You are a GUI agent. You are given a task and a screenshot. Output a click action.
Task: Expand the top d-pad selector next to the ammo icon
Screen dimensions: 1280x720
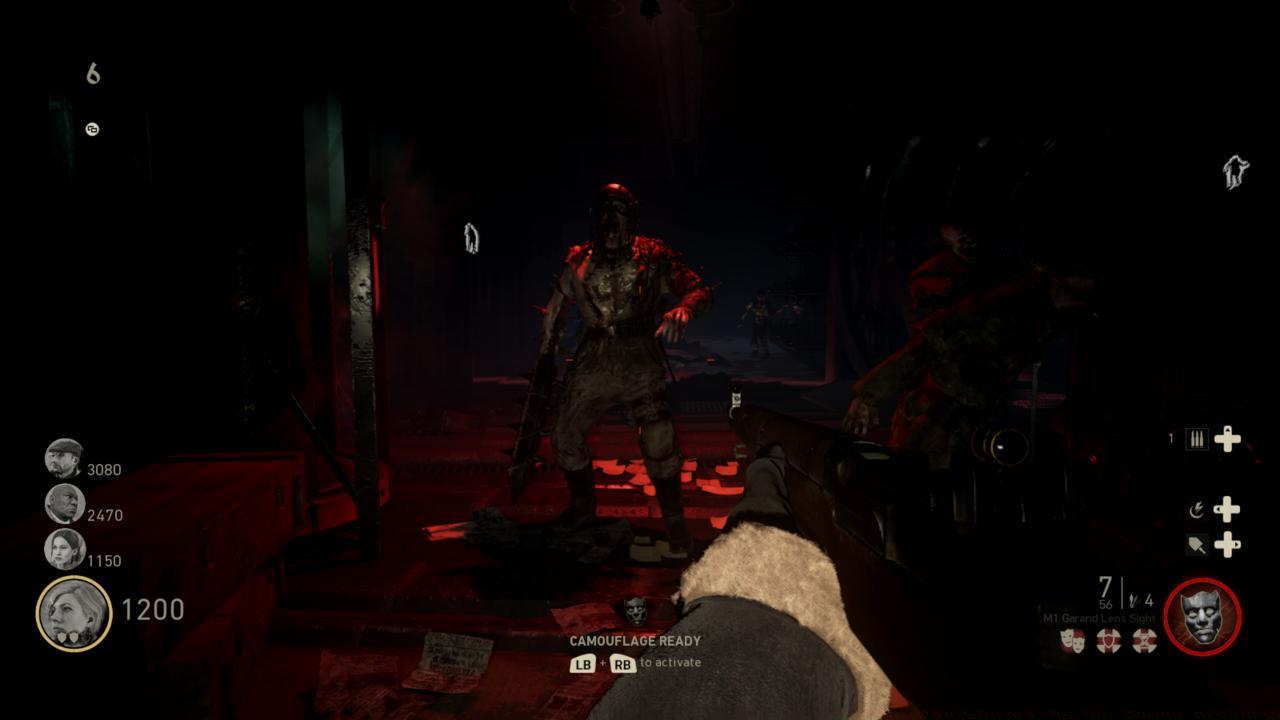pyautogui.click(x=1227, y=439)
